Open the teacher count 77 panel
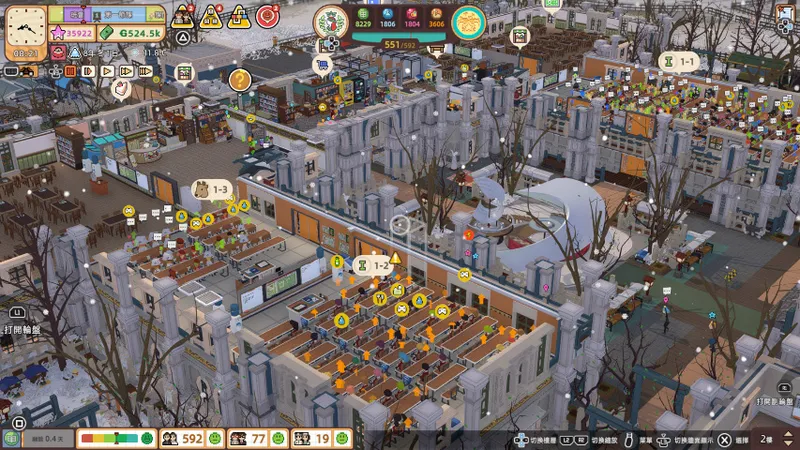Viewport: 800px width, 450px height. click(x=251, y=438)
